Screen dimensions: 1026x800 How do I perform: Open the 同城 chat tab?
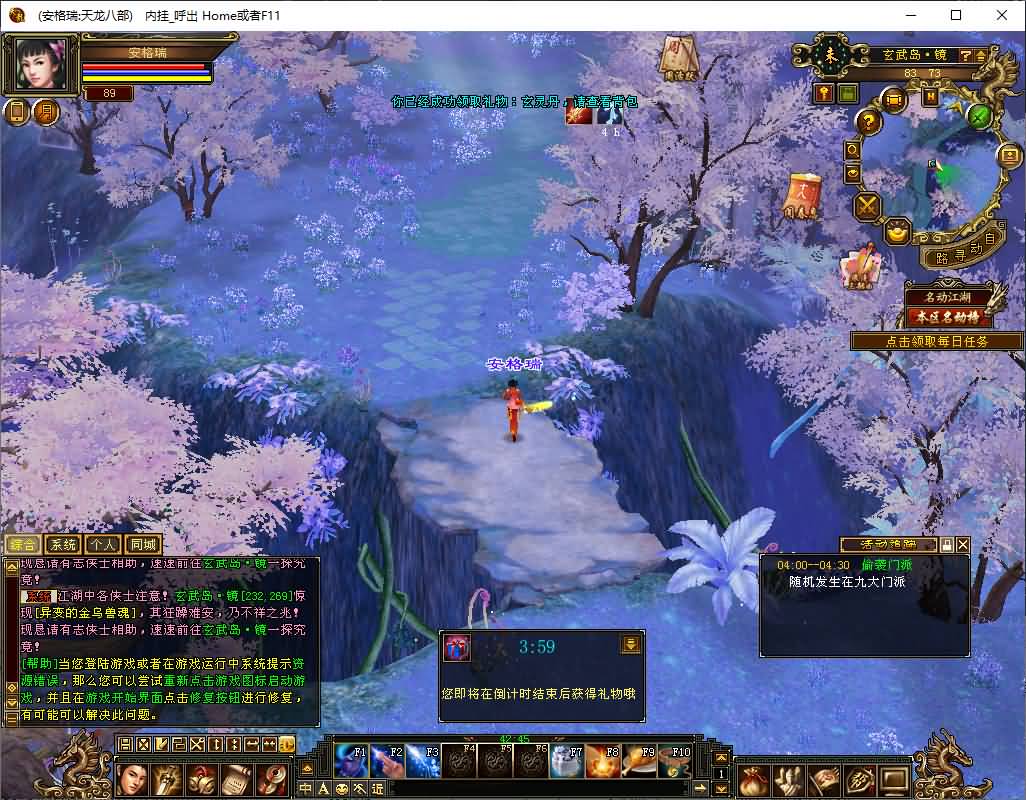point(143,545)
